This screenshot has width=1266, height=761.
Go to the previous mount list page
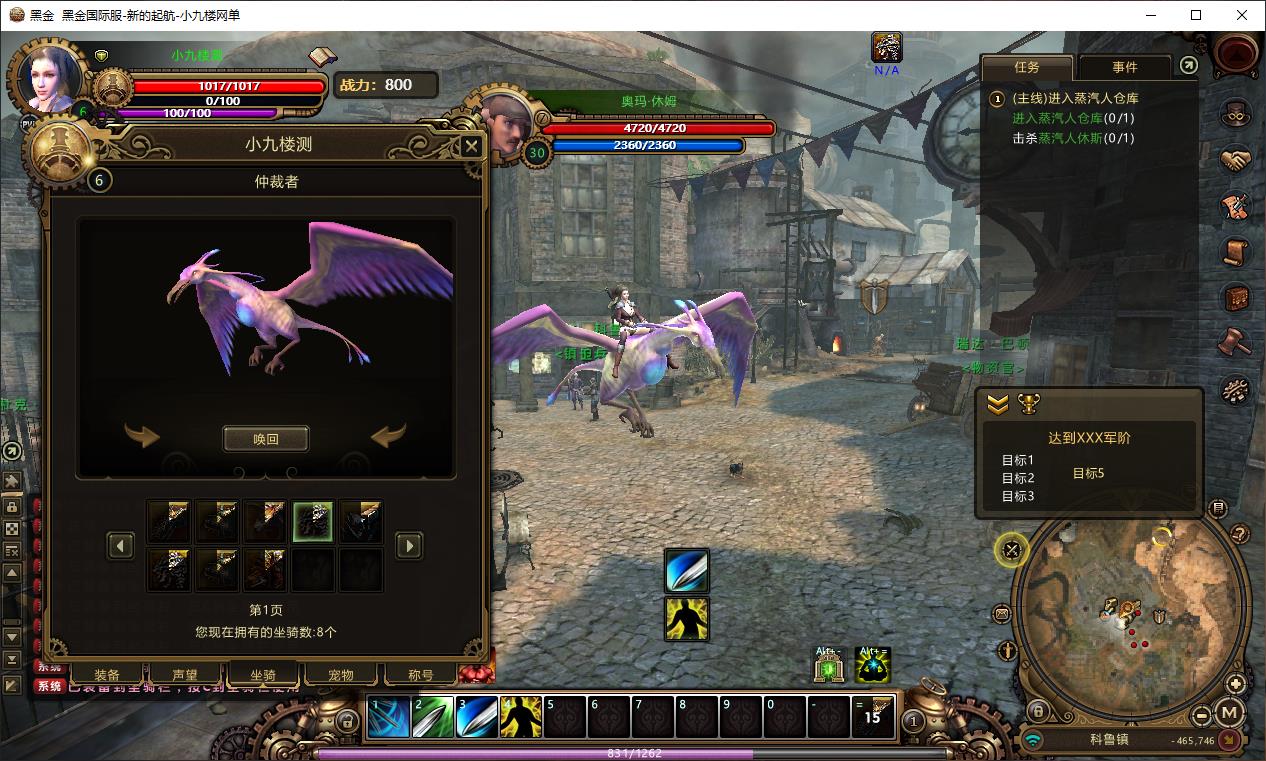click(121, 545)
